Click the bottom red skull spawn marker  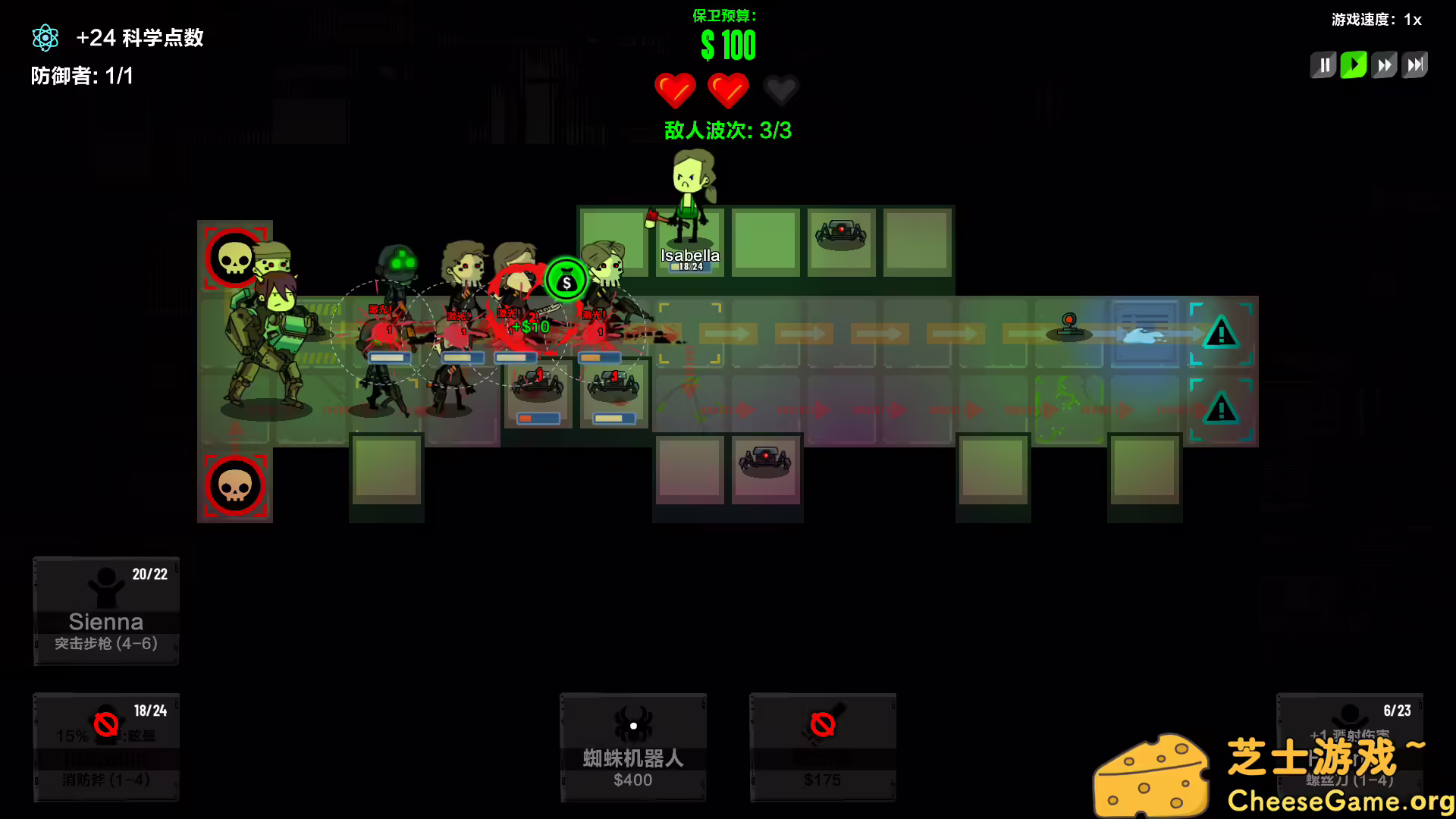click(235, 485)
